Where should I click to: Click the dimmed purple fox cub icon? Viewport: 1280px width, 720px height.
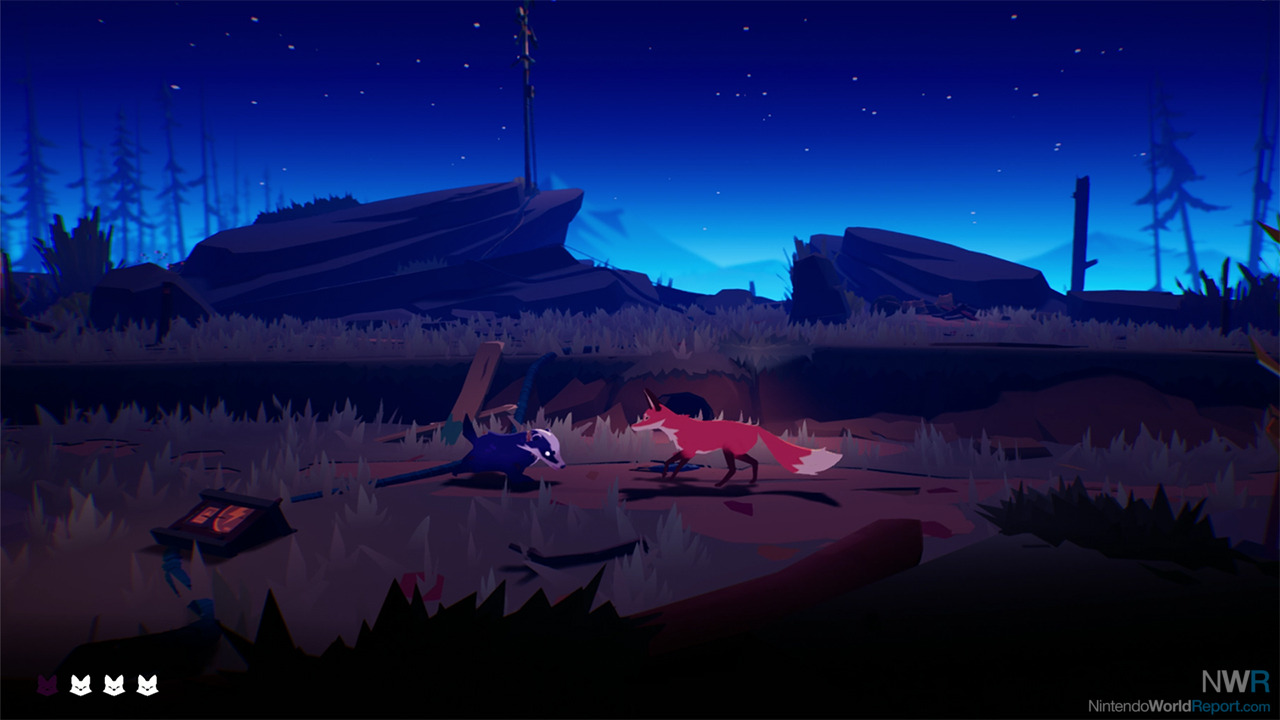click(47, 685)
